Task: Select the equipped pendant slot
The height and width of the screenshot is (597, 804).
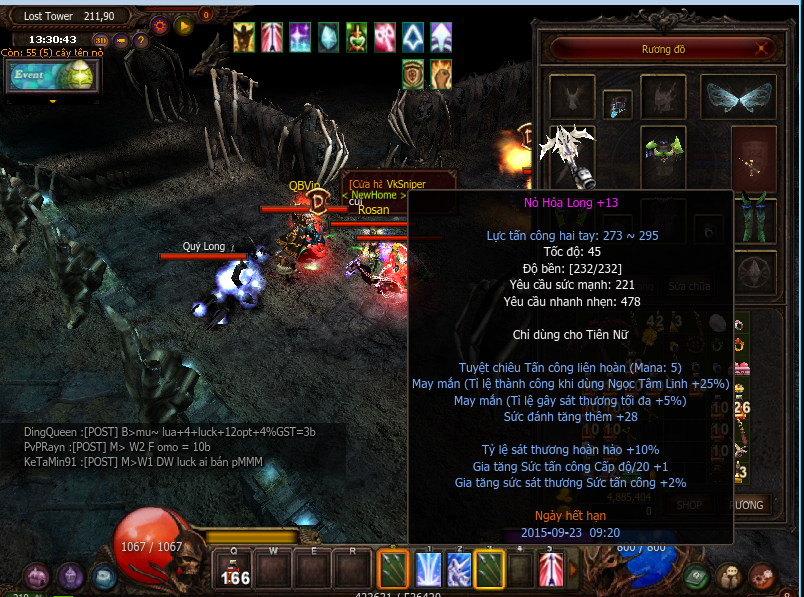Action: (616, 103)
